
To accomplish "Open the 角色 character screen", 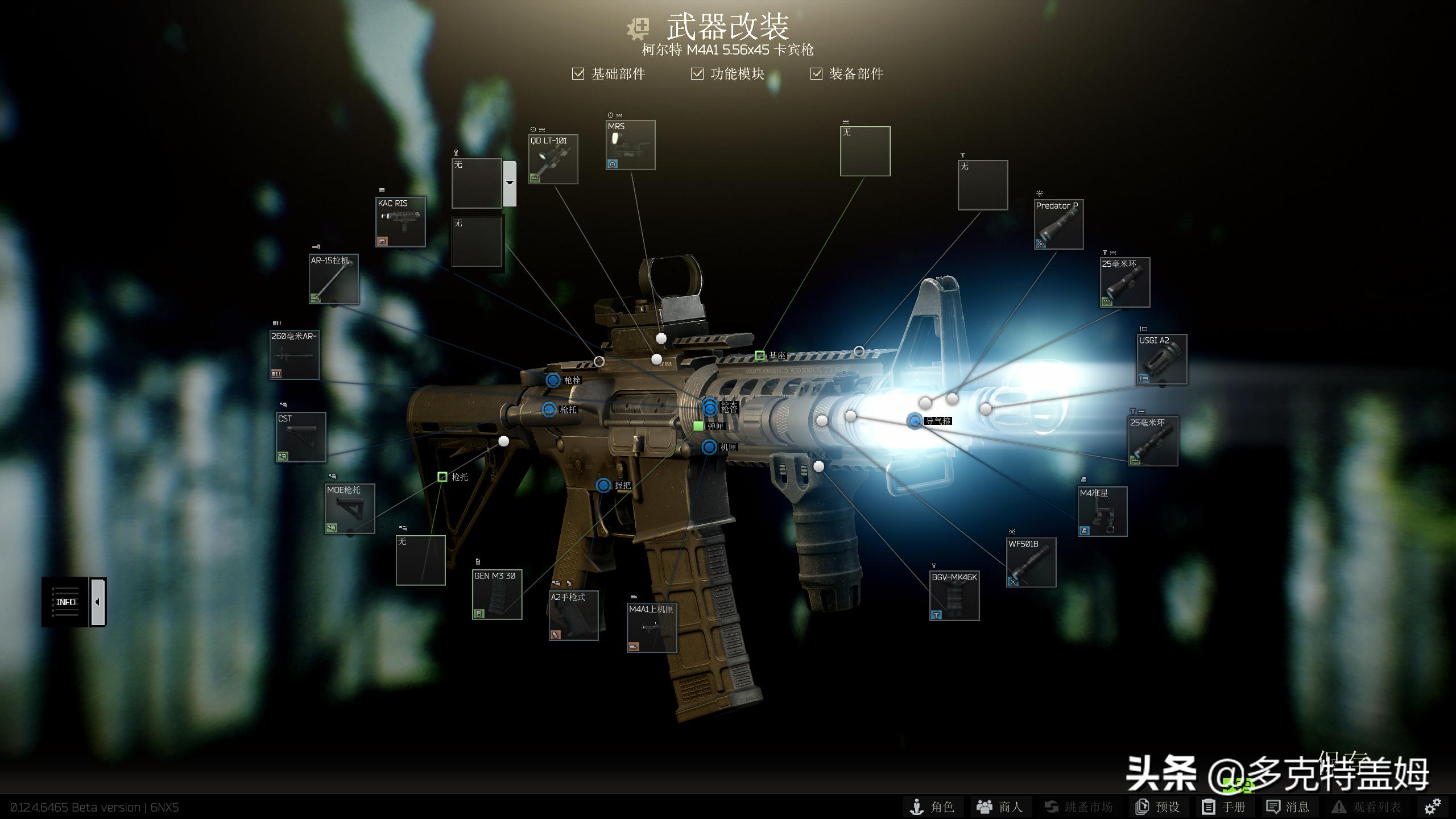I will pyautogui.click(x=933, y=807).
